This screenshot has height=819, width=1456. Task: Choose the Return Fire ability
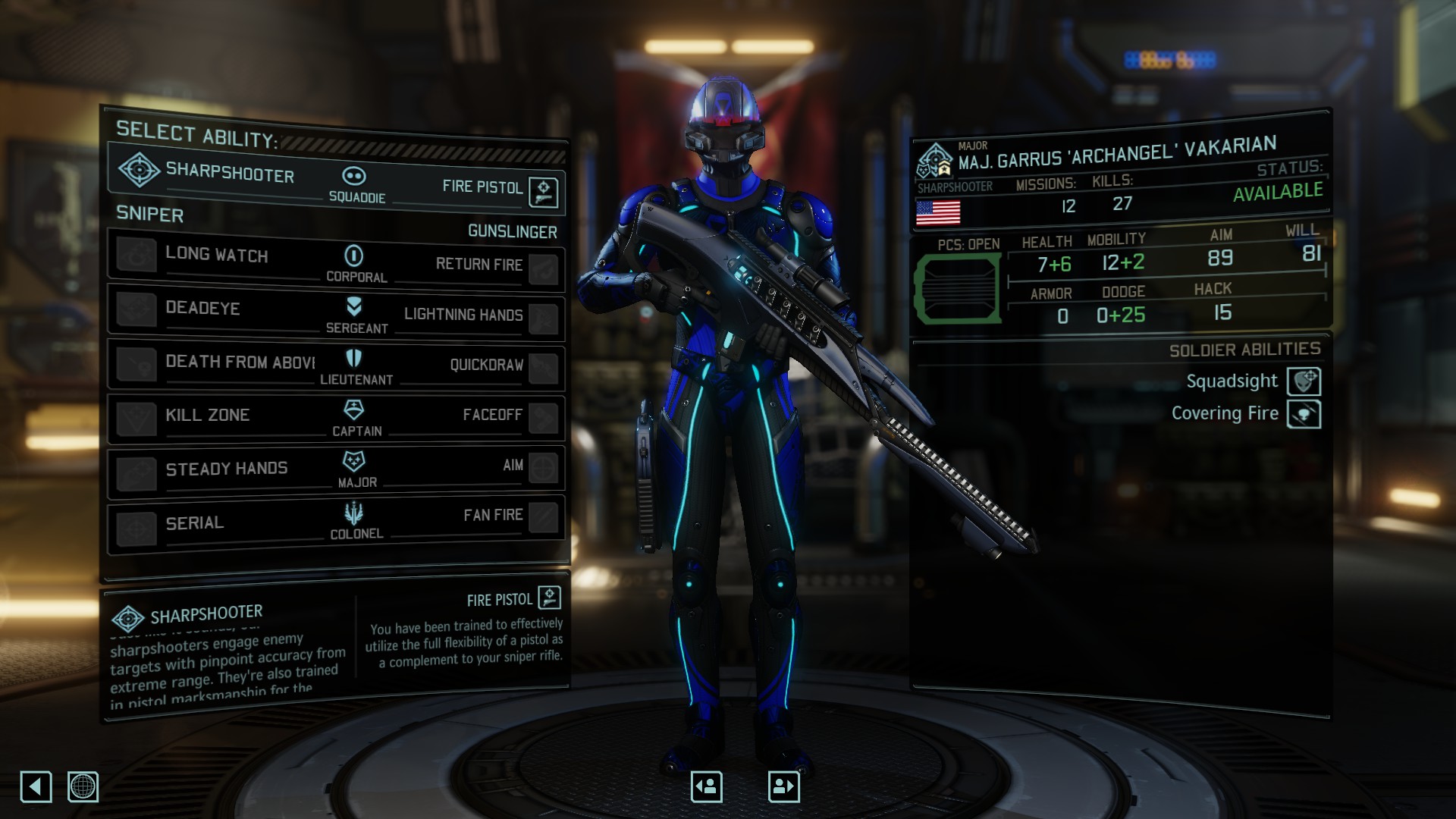pyautogui.click(x=479, y=265)
